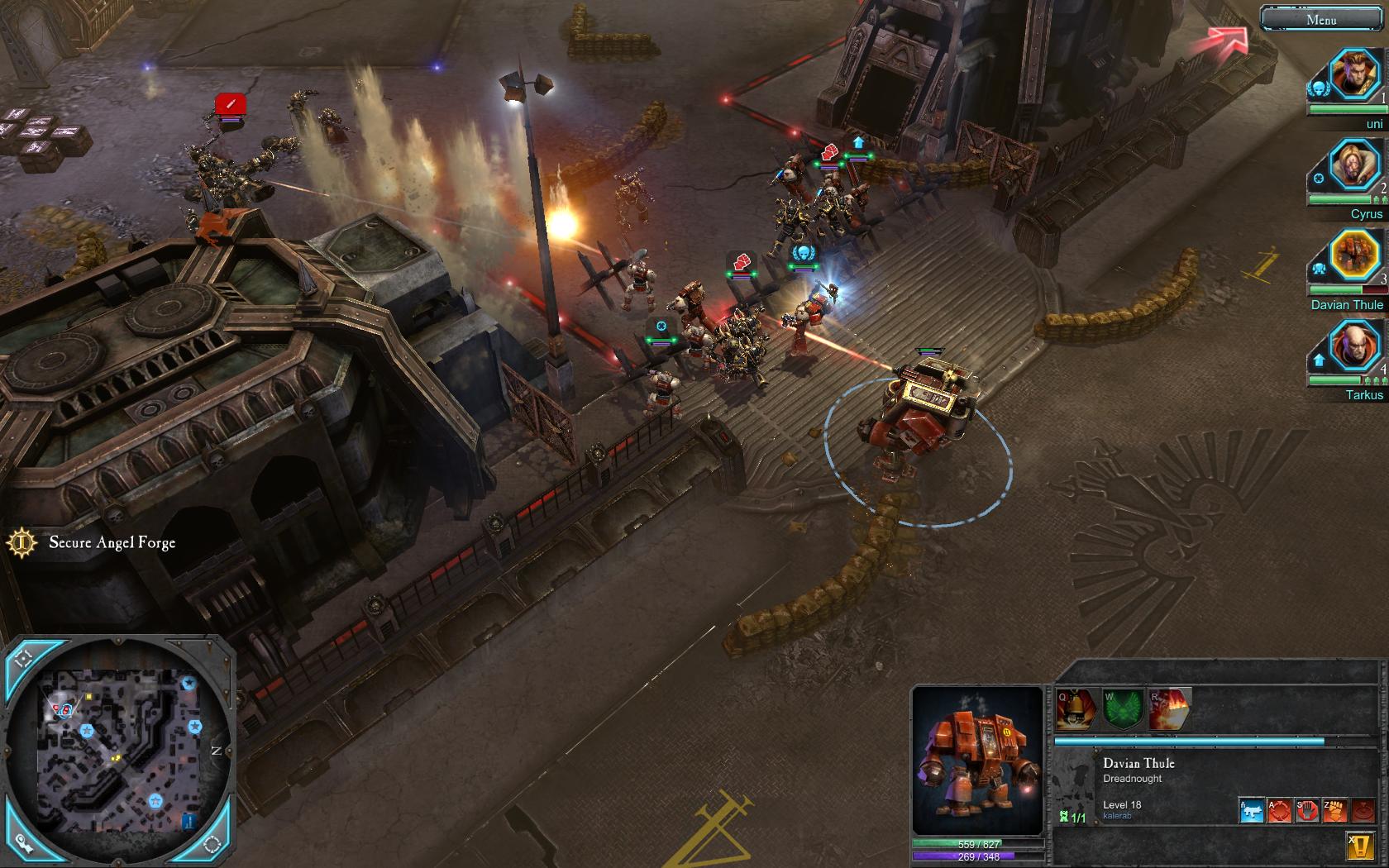Choose the melee fist command
The image size is (1389, 868).
pyautogui.click(x=1334, y=810)
